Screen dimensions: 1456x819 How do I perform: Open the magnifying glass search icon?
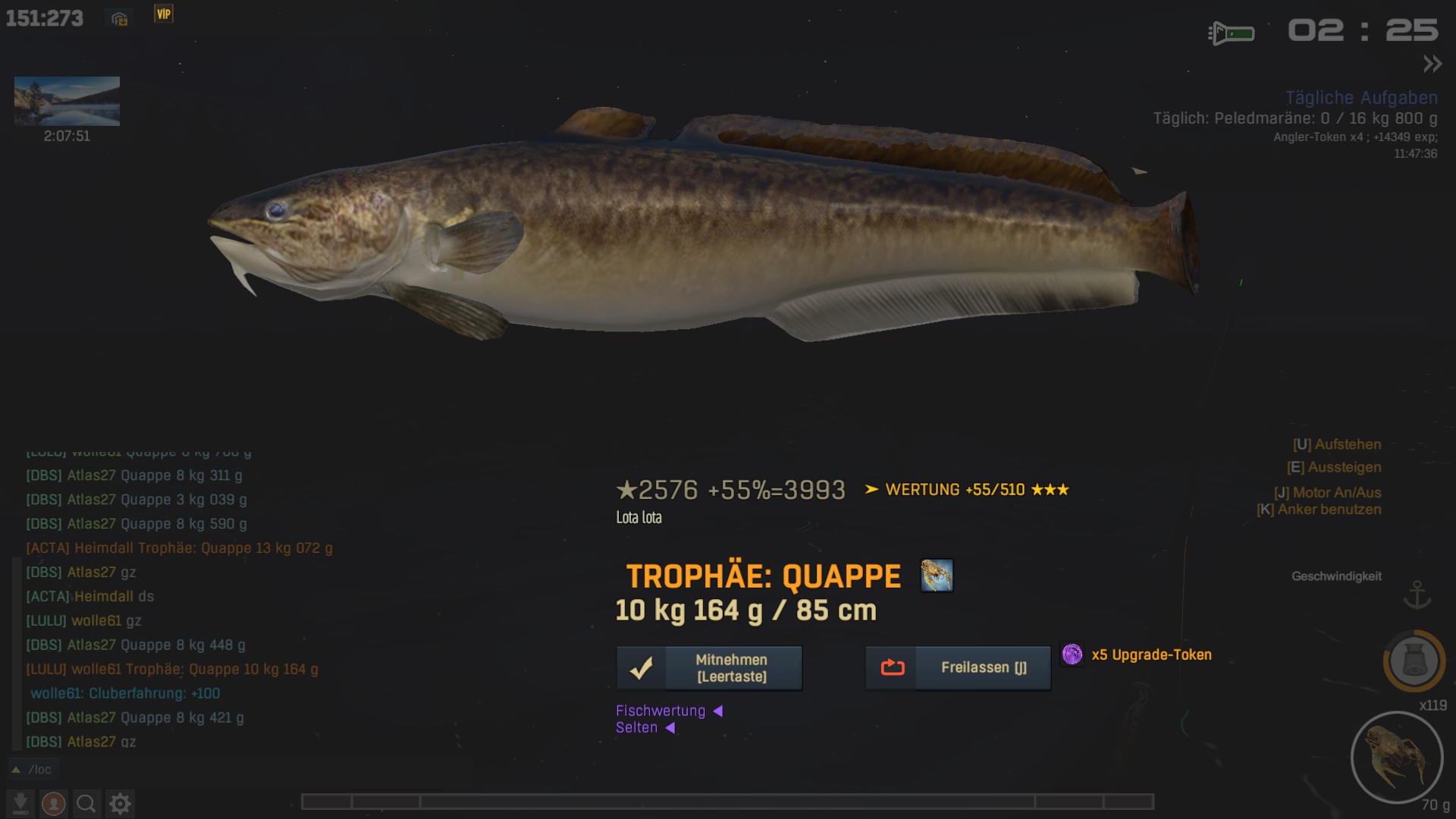coord(86,803)
